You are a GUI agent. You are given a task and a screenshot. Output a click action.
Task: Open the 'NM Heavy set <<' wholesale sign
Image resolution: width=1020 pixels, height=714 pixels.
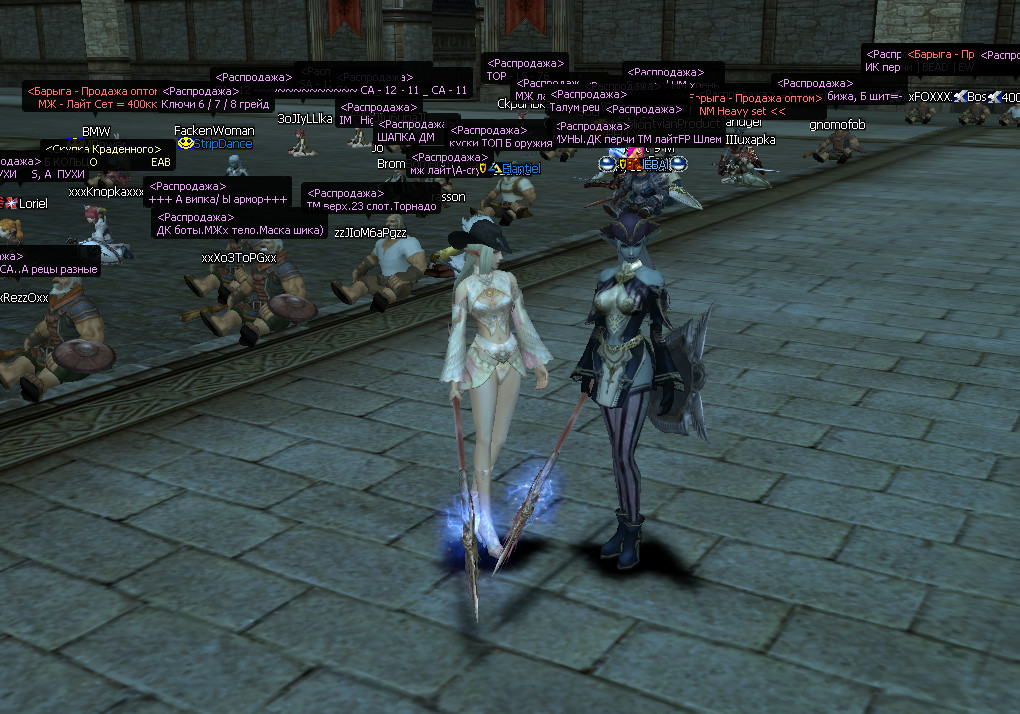click(x=740, y=111)
